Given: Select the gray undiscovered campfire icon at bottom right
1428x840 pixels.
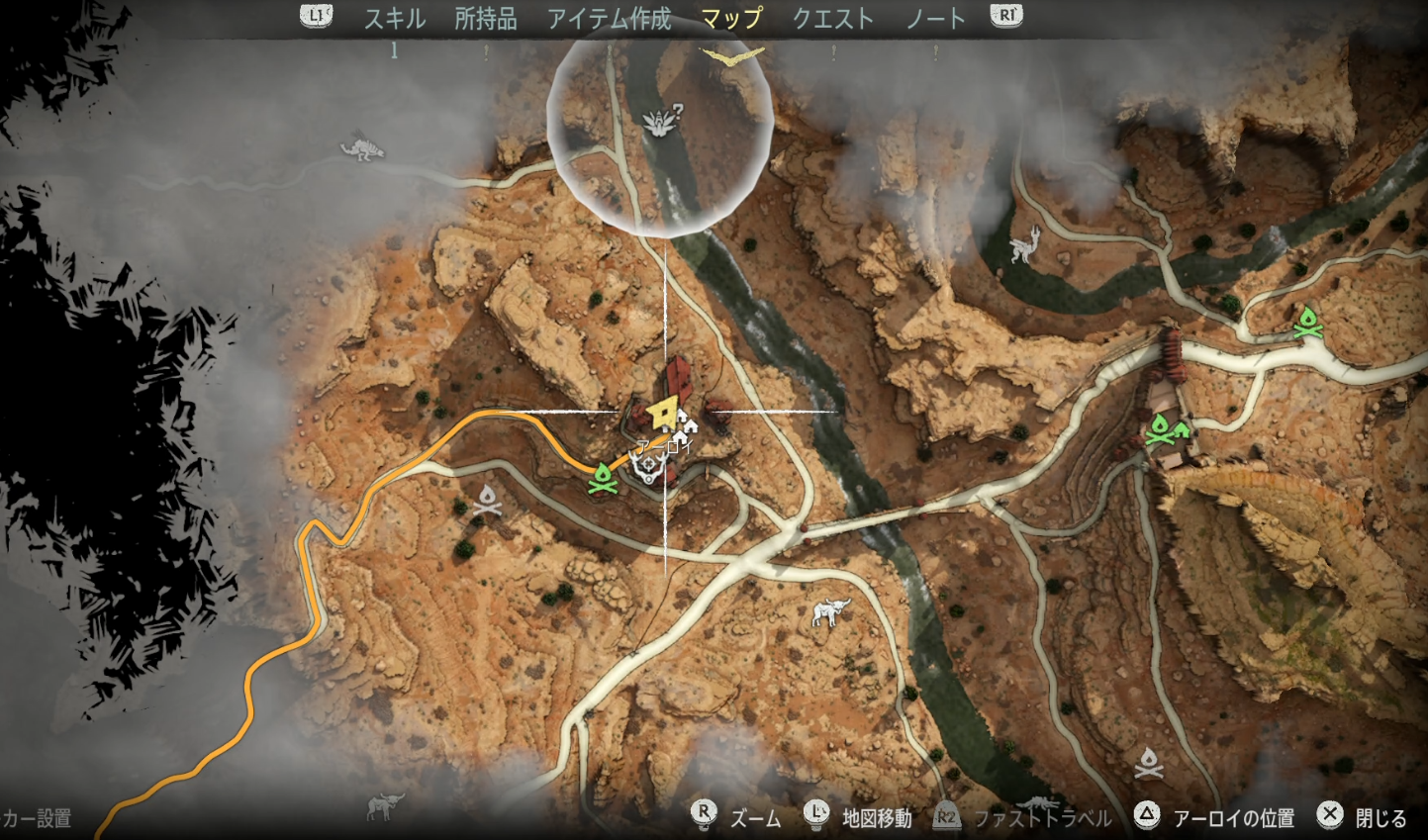Looking at the screenshot, I should 1148,760.
